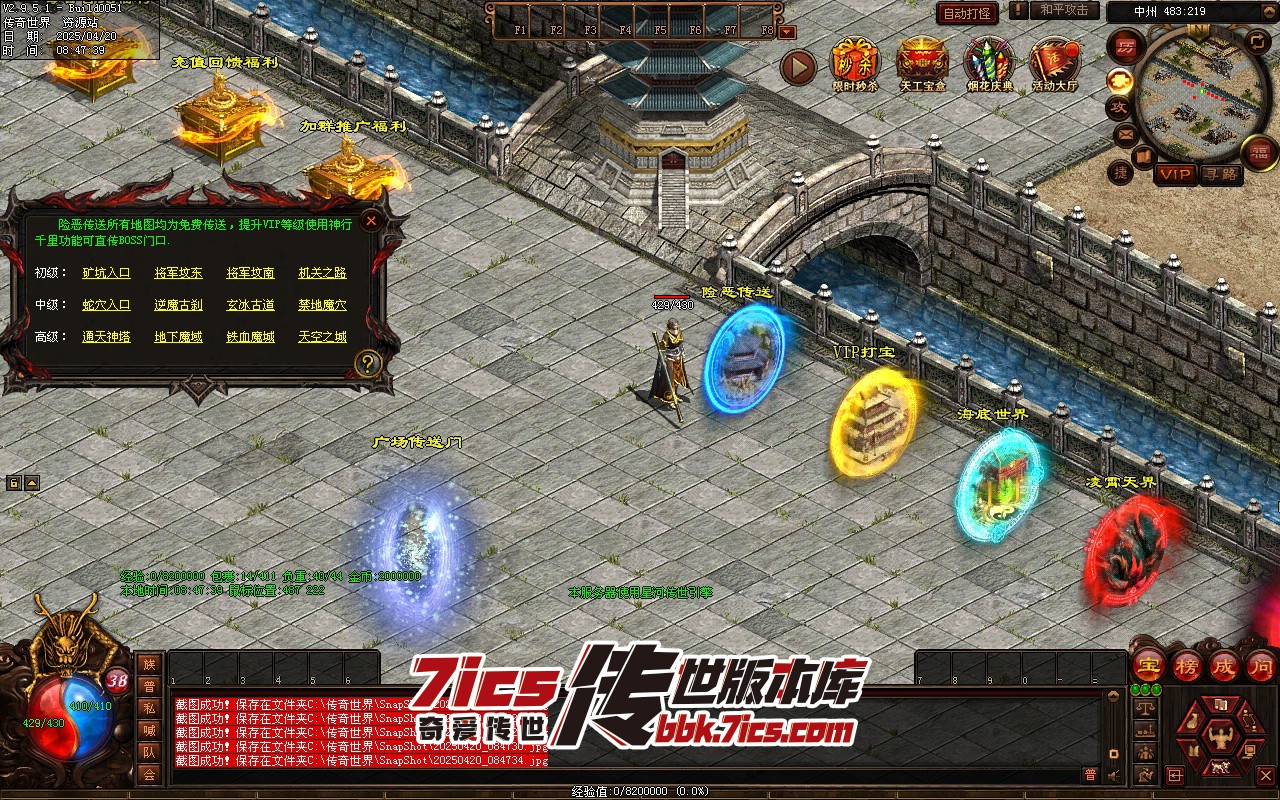
Task: Open the 限时秒杀 flash sale icon
Action: (855, 63)
